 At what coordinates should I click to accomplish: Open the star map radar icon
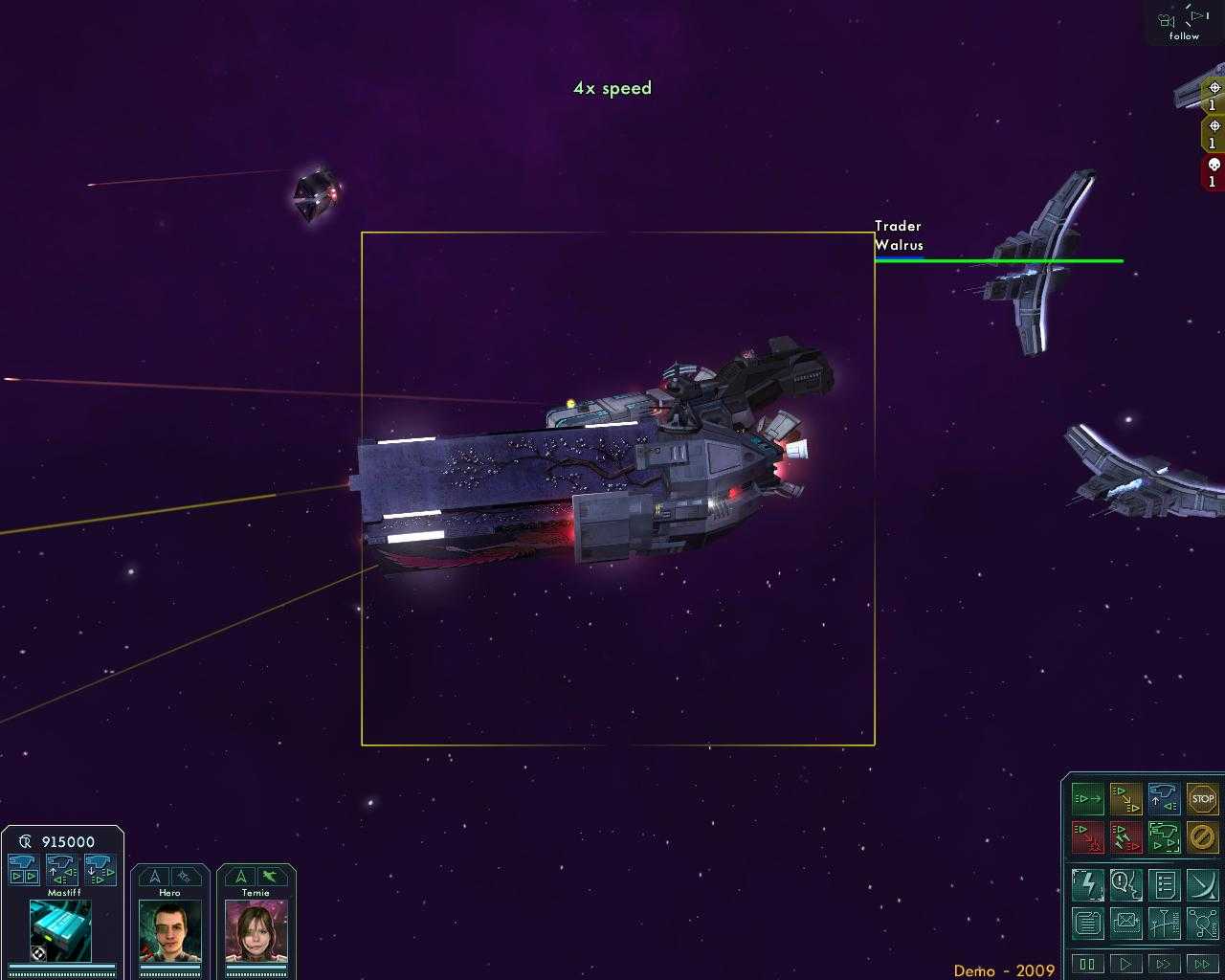tap(1203, 884)
